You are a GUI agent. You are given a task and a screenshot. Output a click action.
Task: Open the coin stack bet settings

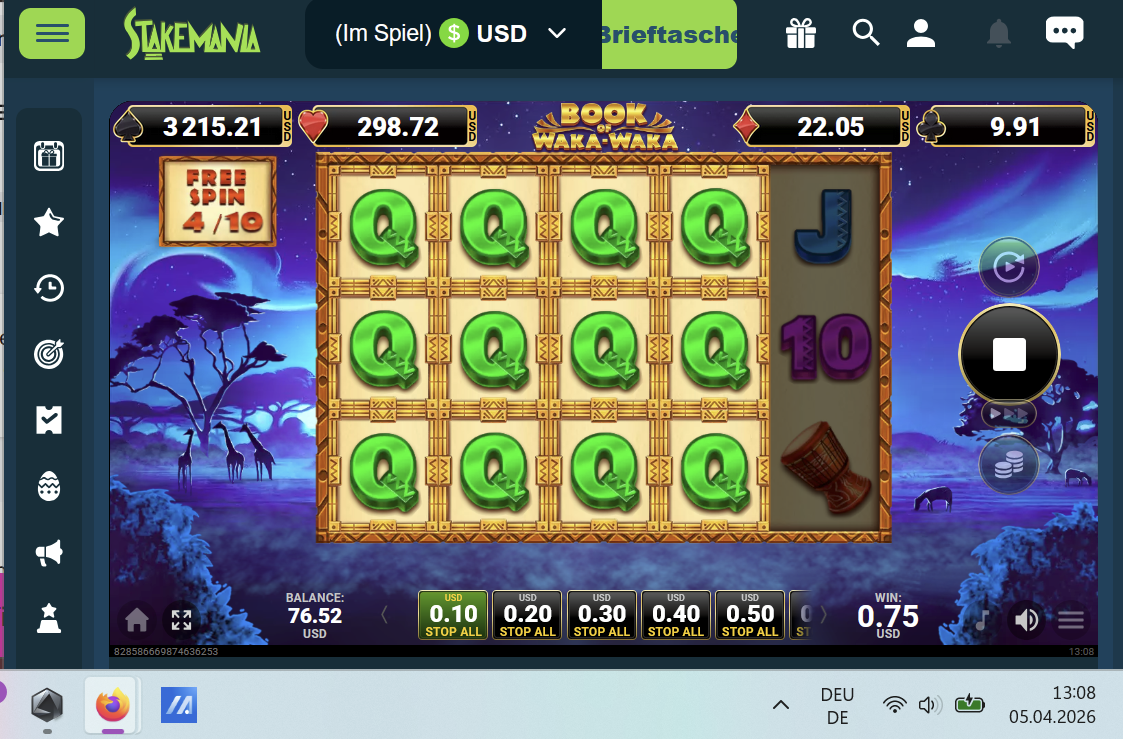point(1008,464)
